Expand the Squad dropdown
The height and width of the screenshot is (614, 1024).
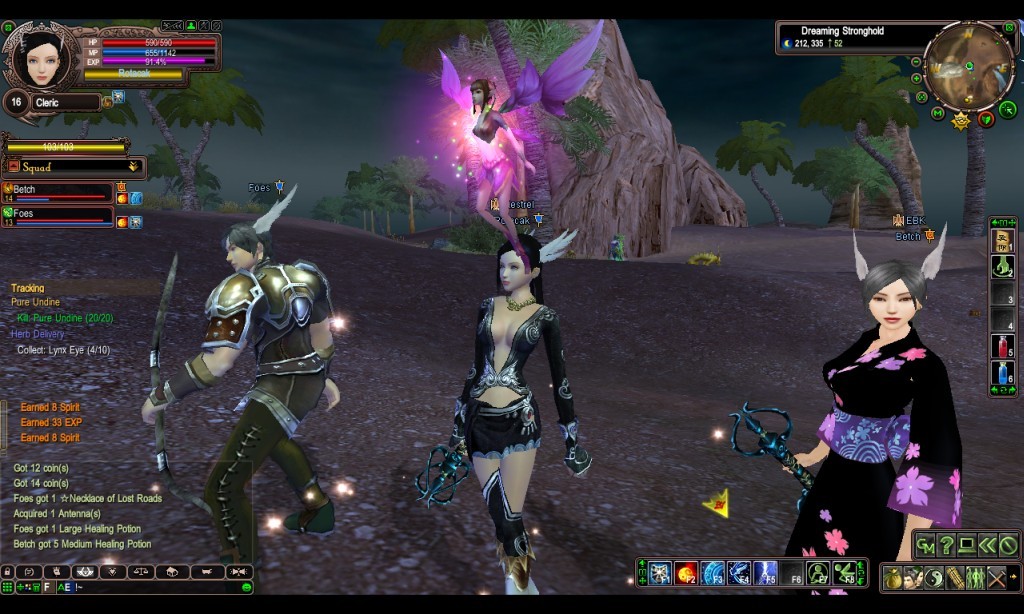[x=133, y=167]
